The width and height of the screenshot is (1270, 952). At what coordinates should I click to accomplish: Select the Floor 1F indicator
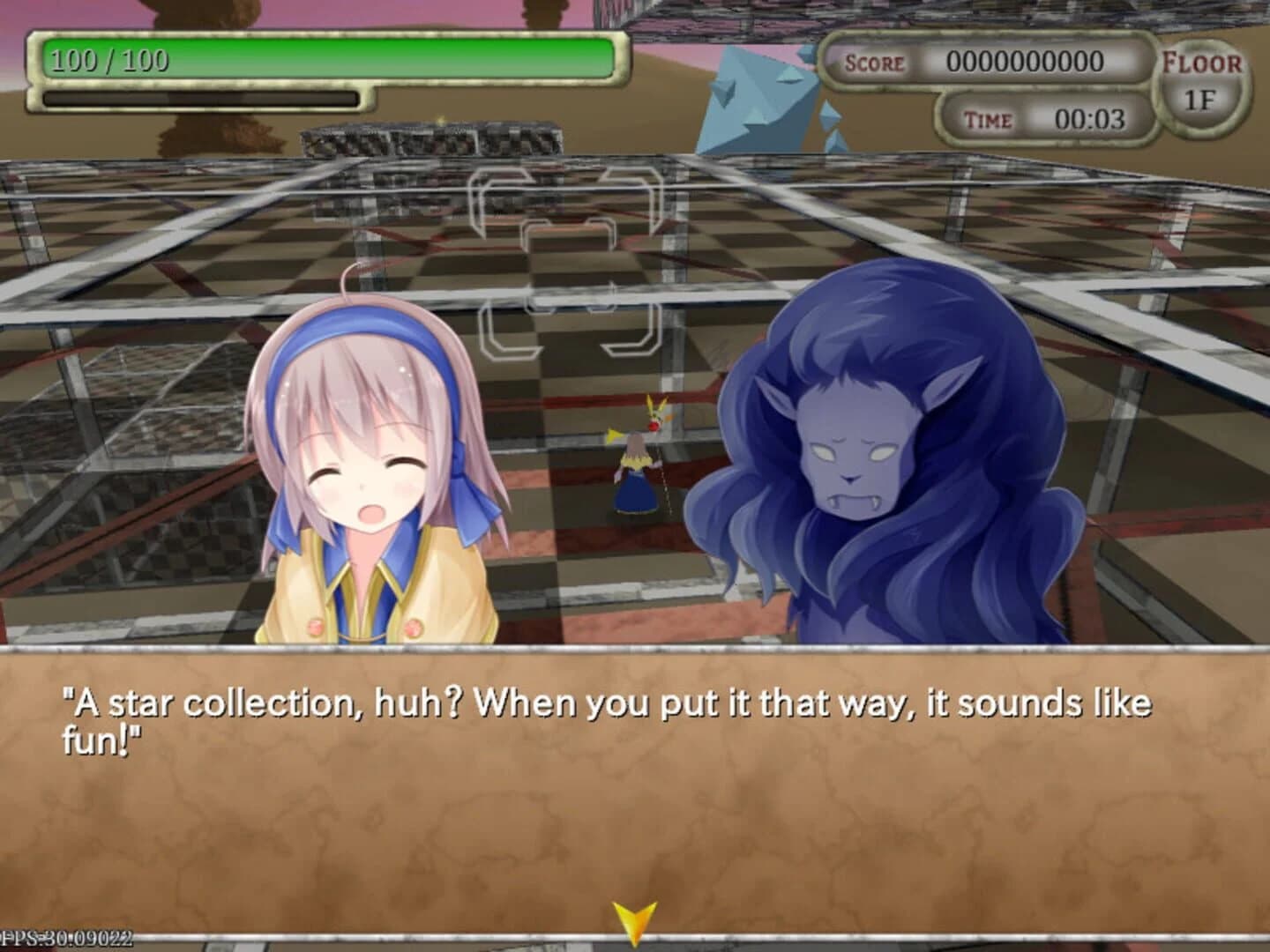click(1205, 79)
